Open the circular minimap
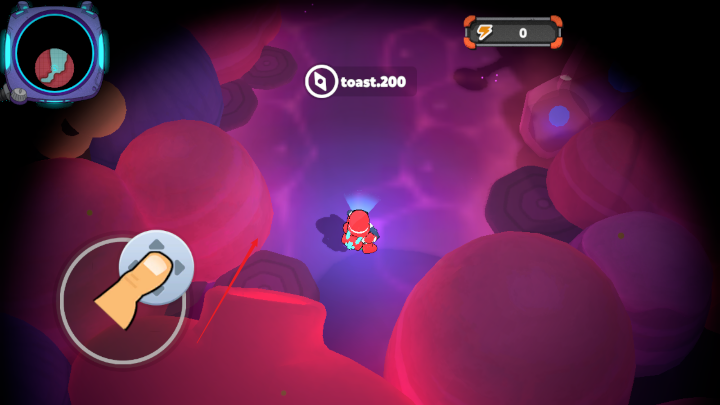 tap(55, 56)
